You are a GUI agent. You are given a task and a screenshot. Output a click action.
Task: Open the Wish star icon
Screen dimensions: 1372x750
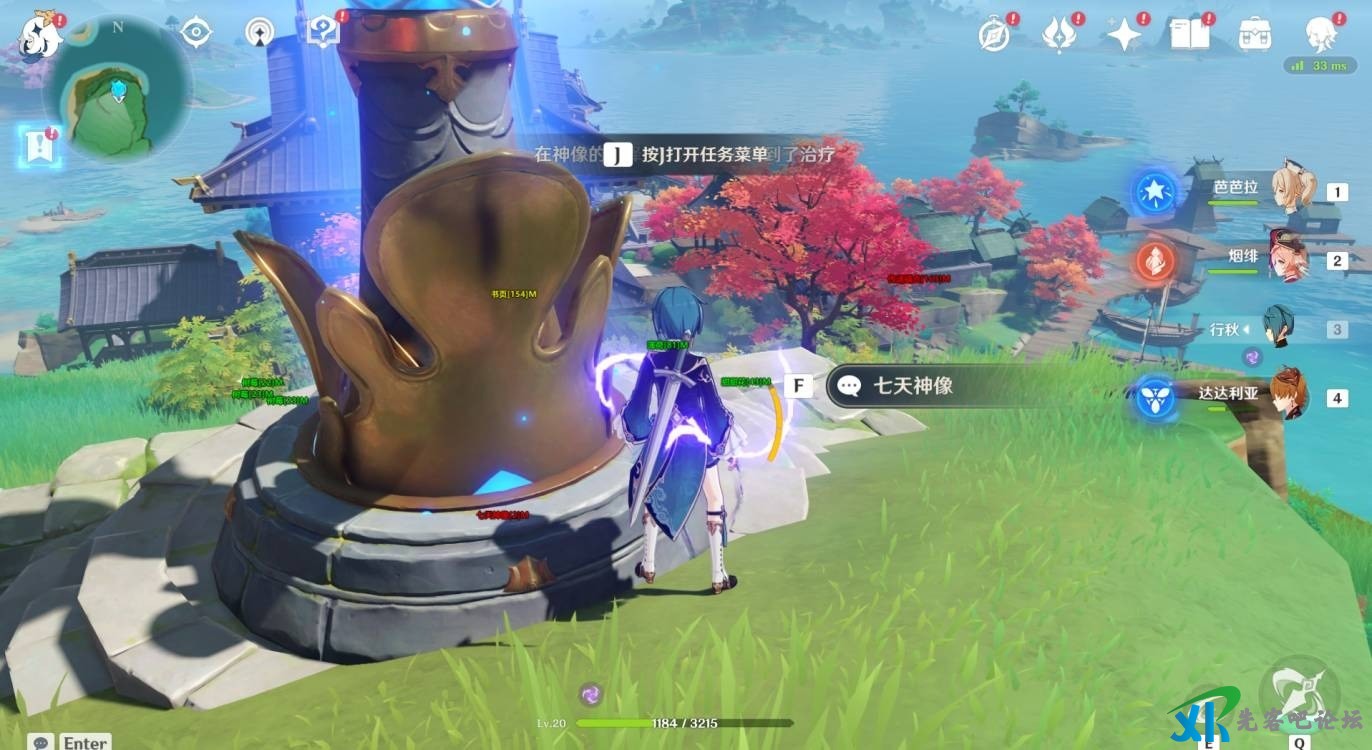[x=1123, y=31]
